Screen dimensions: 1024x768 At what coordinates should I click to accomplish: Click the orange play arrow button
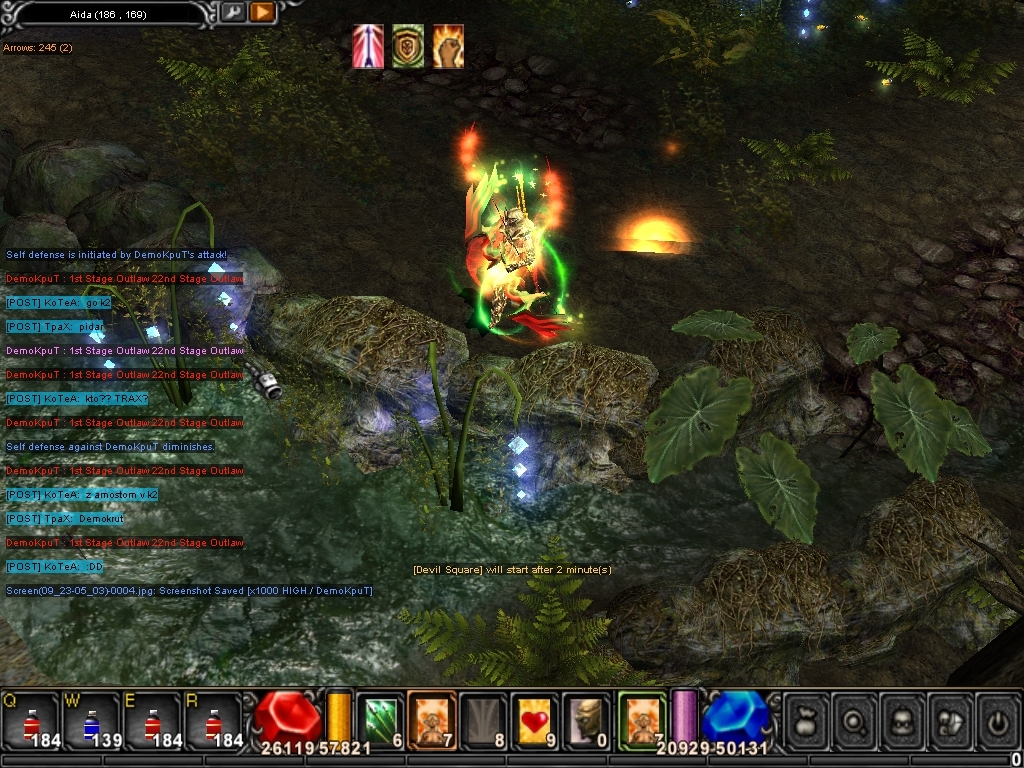pyautogui.click(x=262, y=13)
